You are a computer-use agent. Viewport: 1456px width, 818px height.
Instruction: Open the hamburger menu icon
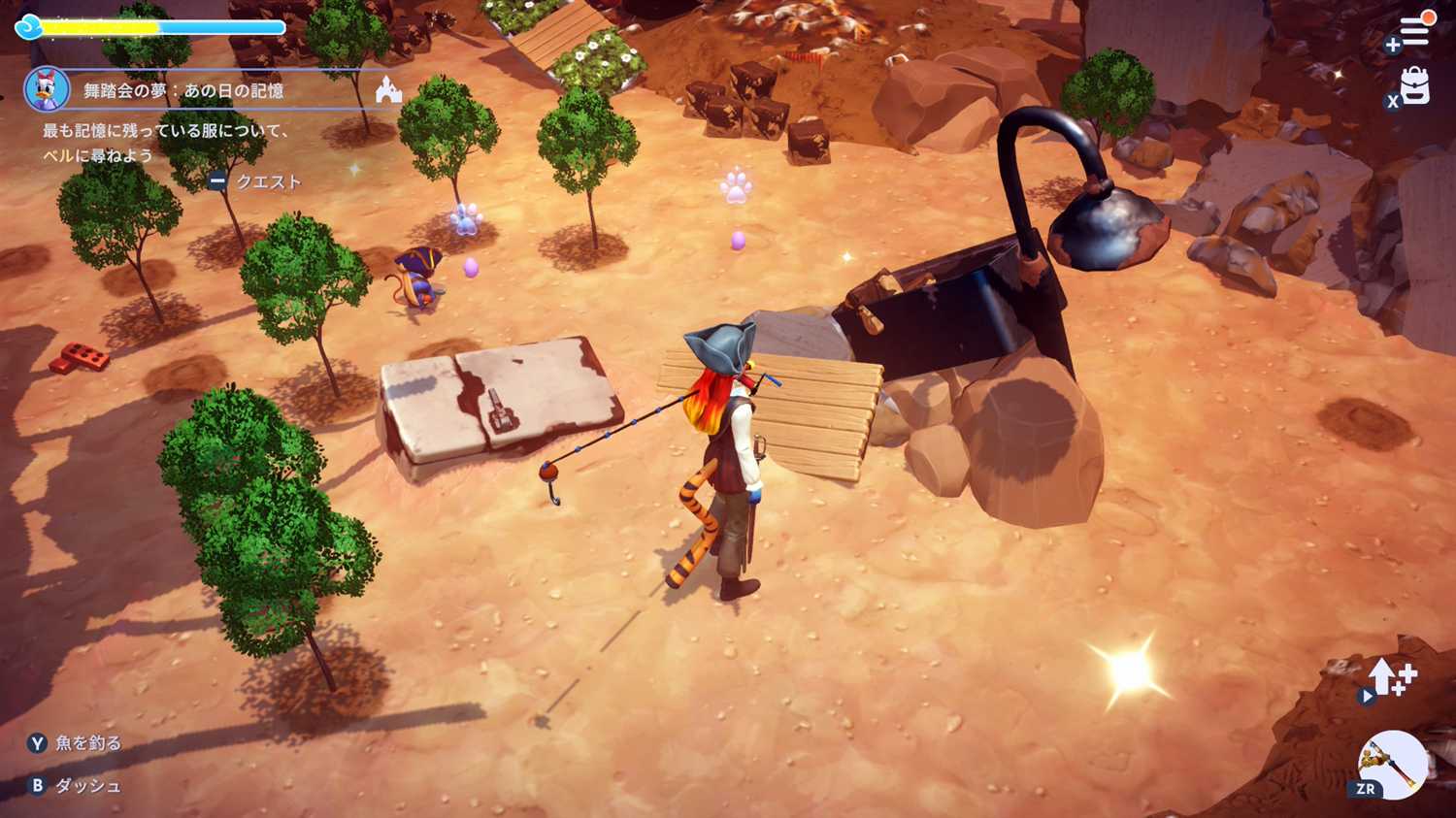pos(1415,32)
